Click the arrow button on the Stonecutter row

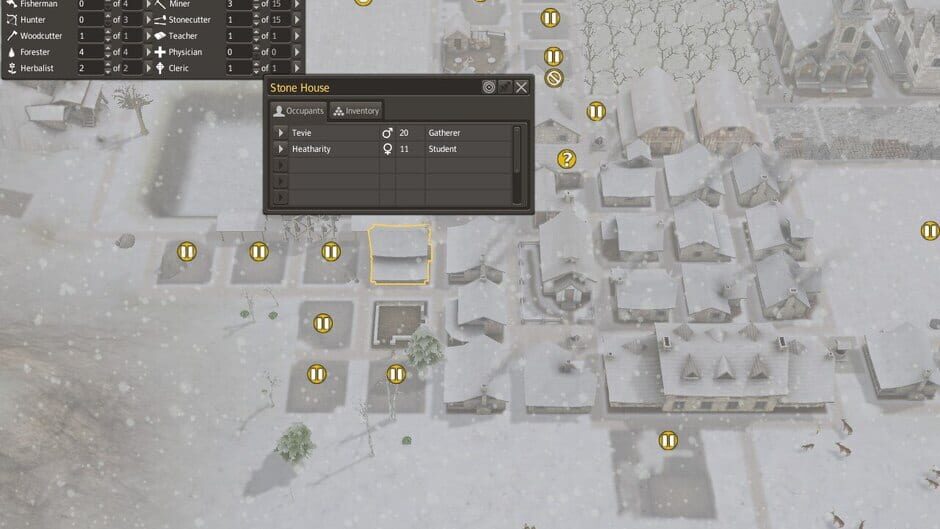tap(297, 20)
